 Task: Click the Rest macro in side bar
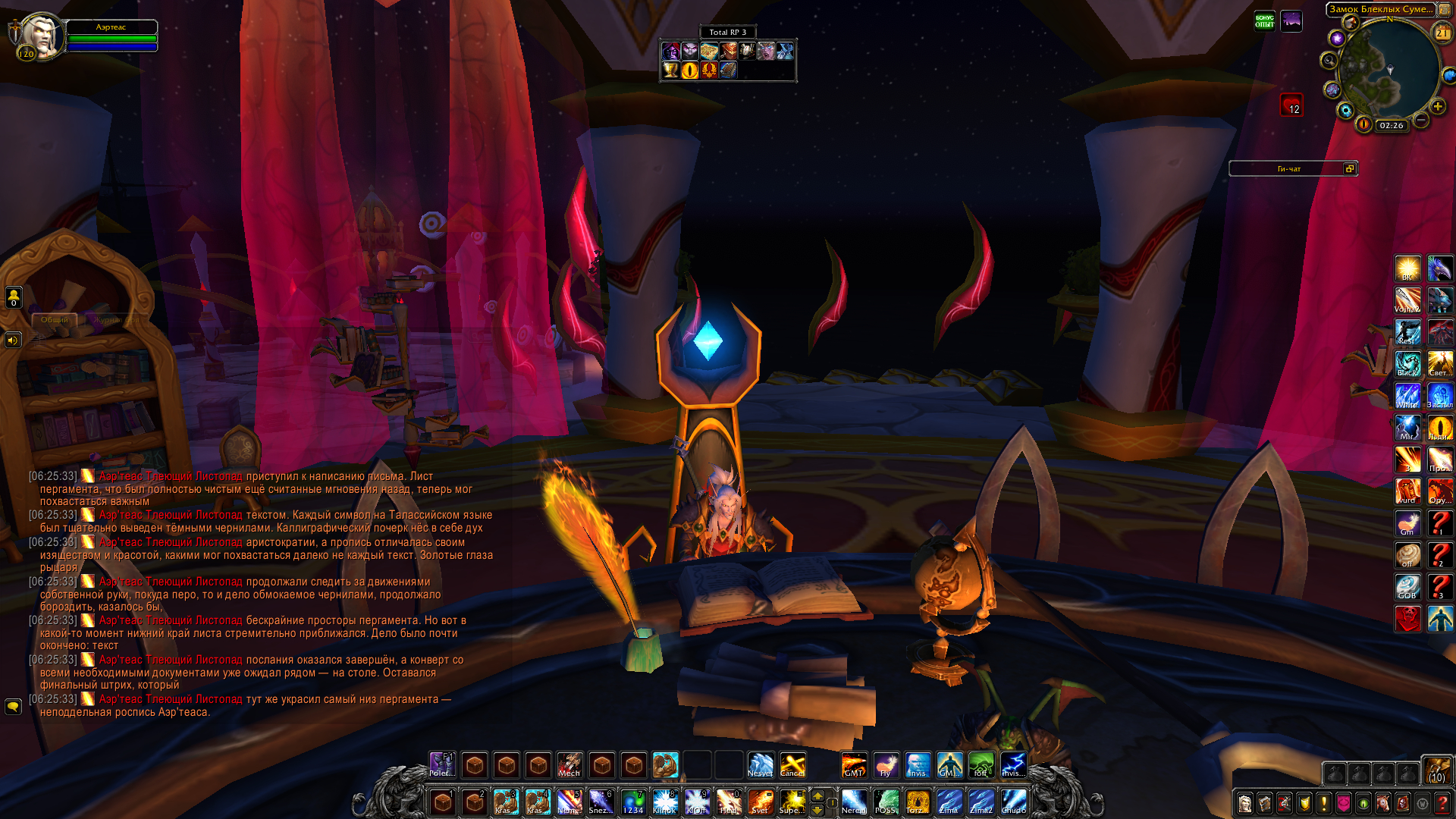pos(1407,332)
